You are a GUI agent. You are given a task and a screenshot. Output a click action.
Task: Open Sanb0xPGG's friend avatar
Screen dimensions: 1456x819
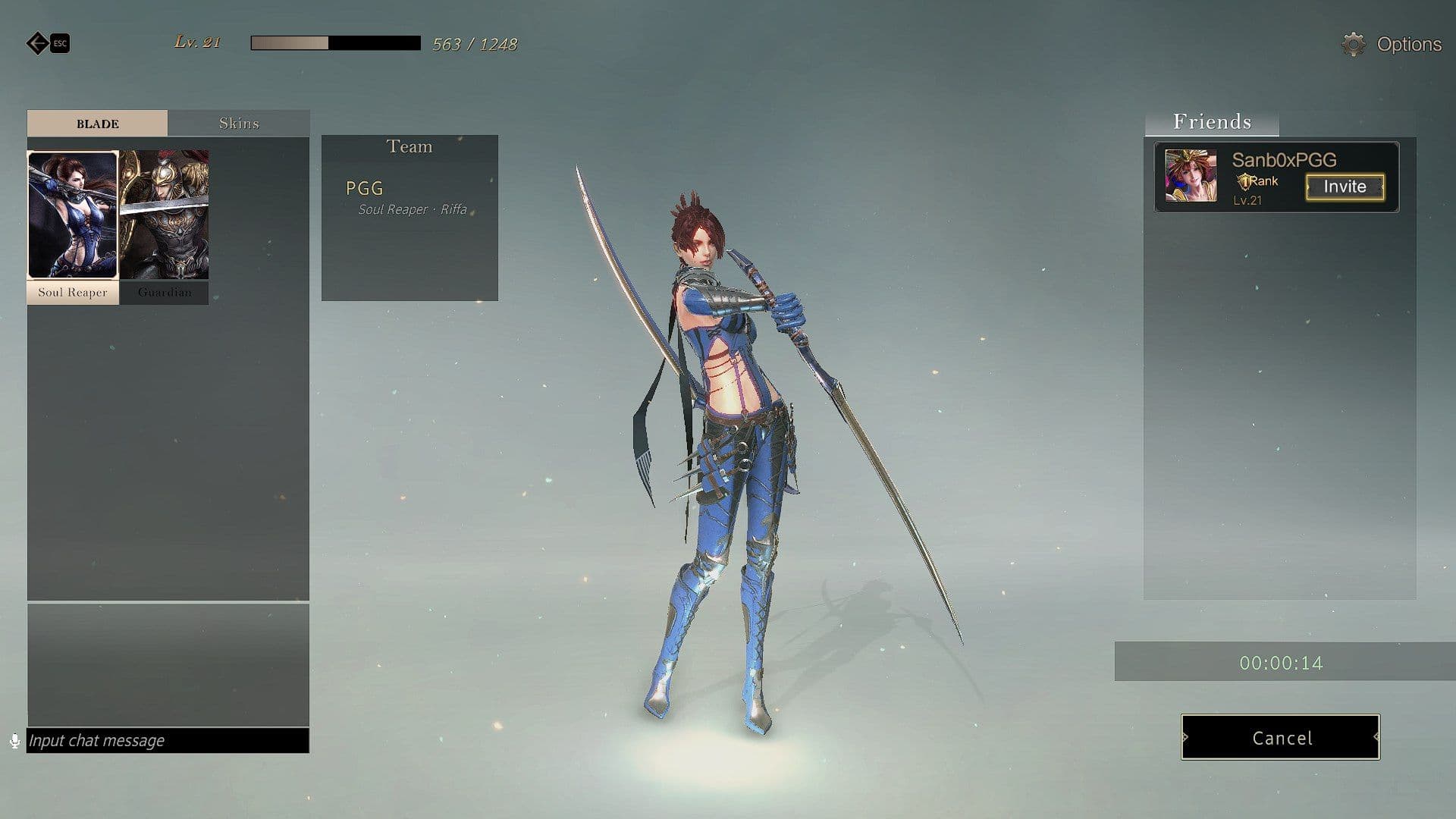(x=1190, y=176)
